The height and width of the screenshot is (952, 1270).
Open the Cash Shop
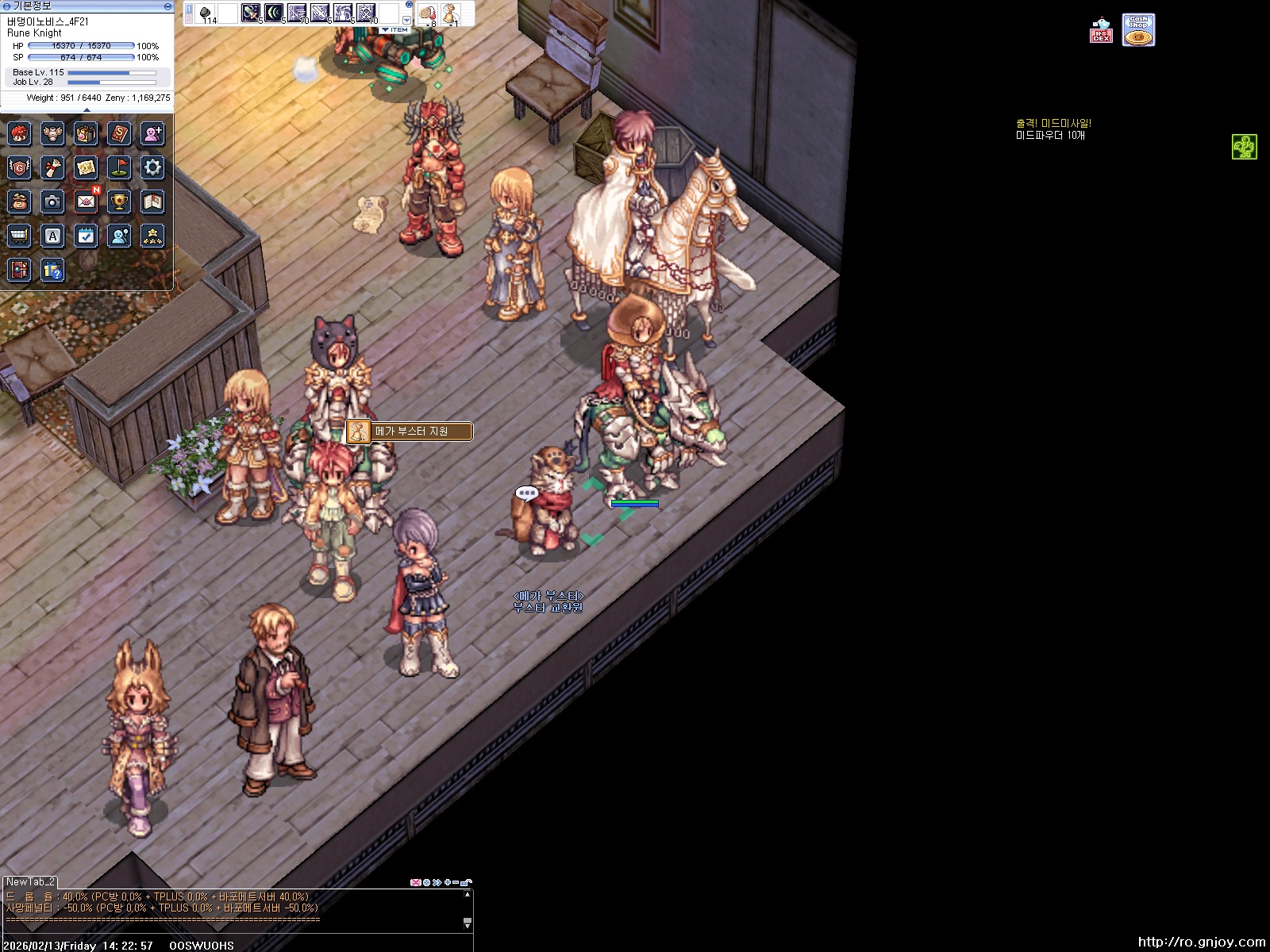tap(1137, 30)
